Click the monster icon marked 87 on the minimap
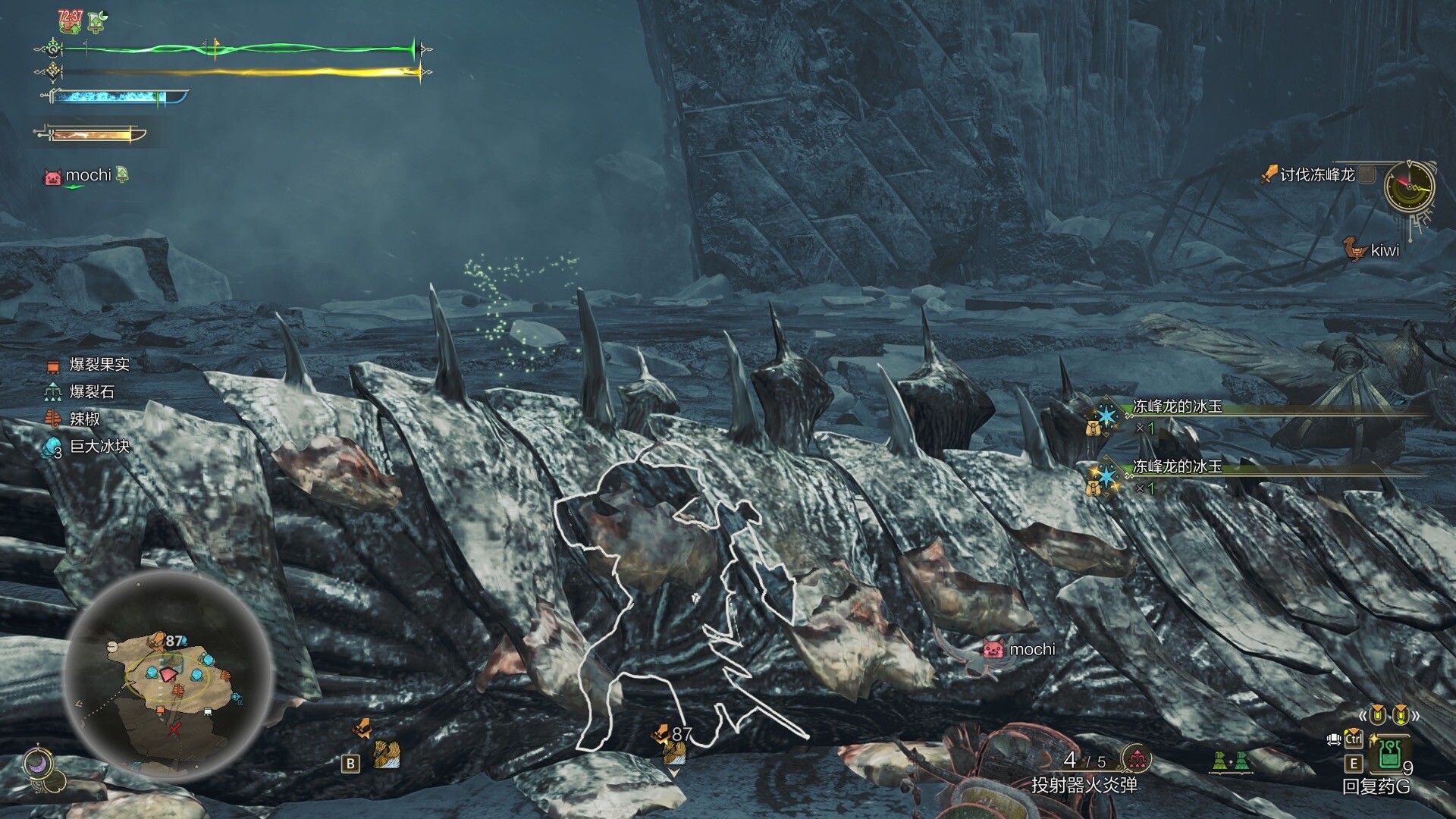This screenshot has height=819, width=1456. pos(159,641)
